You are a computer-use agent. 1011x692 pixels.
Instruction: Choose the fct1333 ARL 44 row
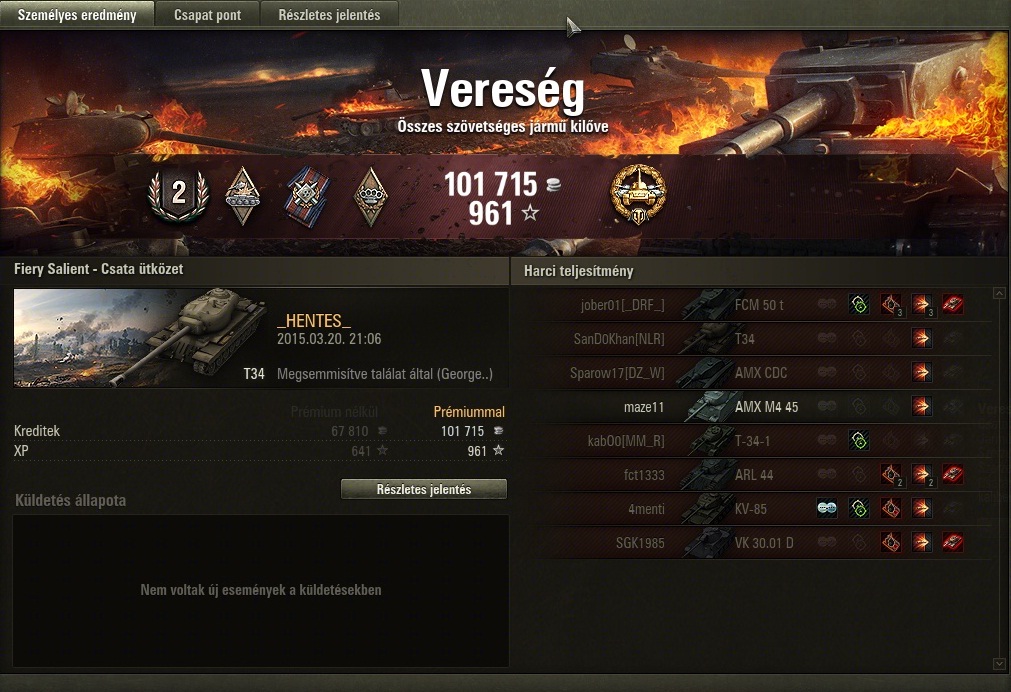pos(750,475)
